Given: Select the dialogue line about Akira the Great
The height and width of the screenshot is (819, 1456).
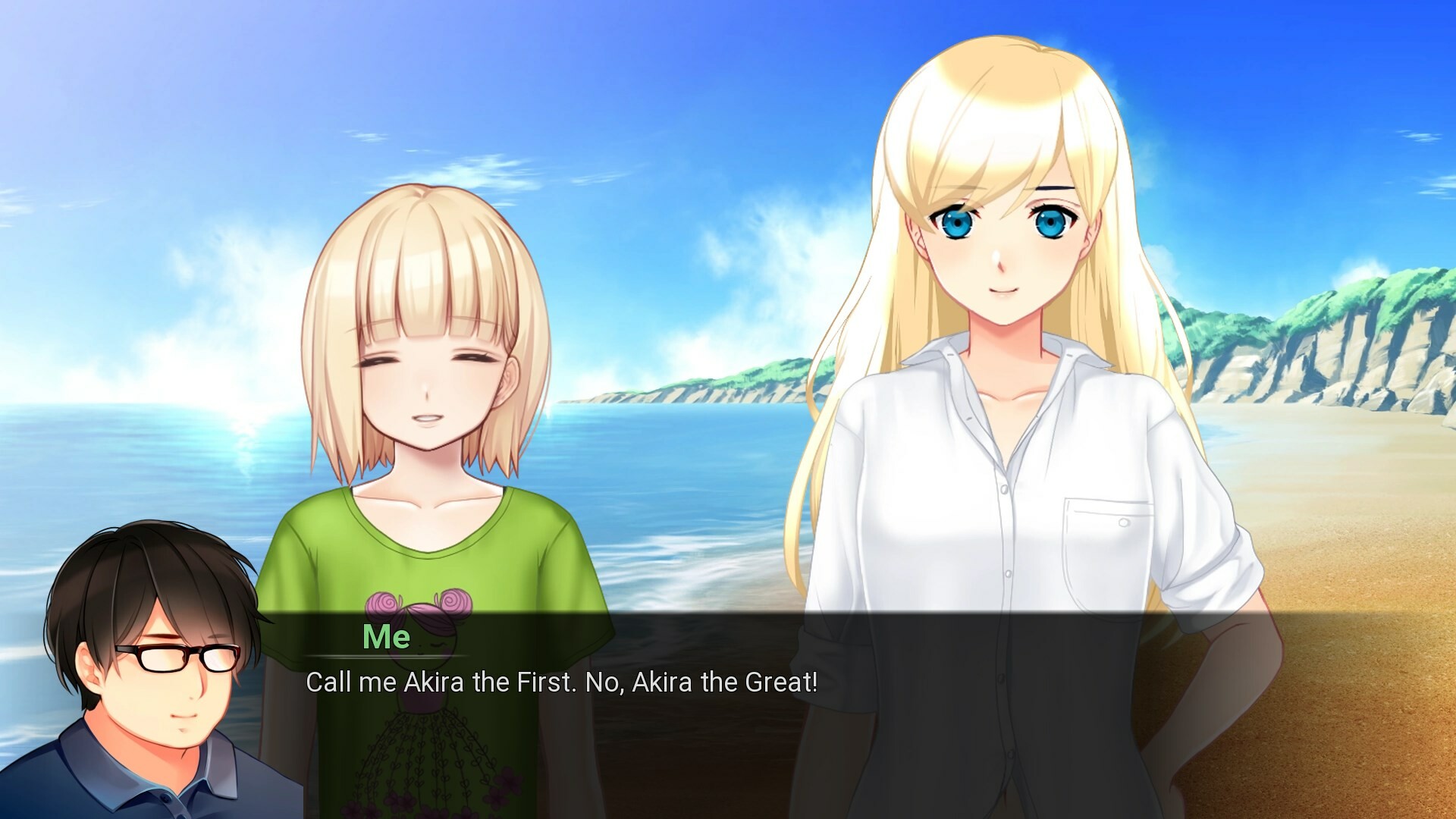Looking at the screenshot, I should tap(561, 685).
